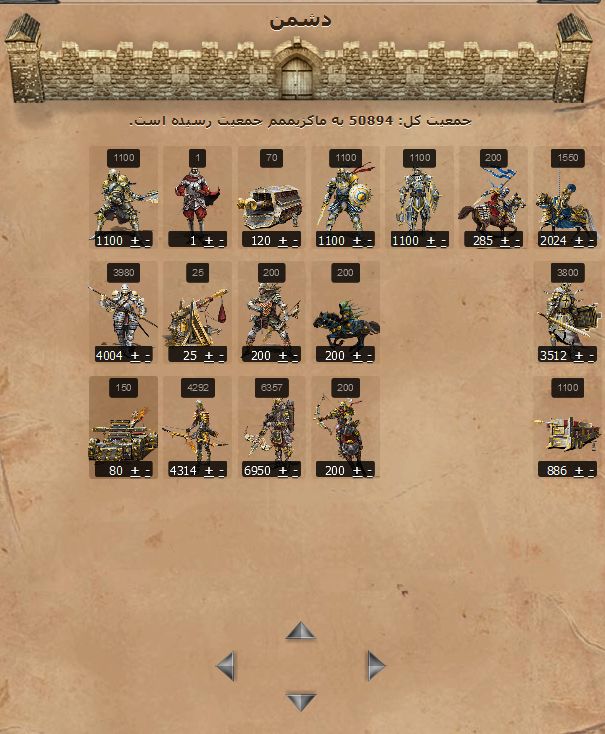The image size is (605, 734).
Task: Decrease the 4004 swordsman count
Action: pyautogui.click(x=147, y=356)
